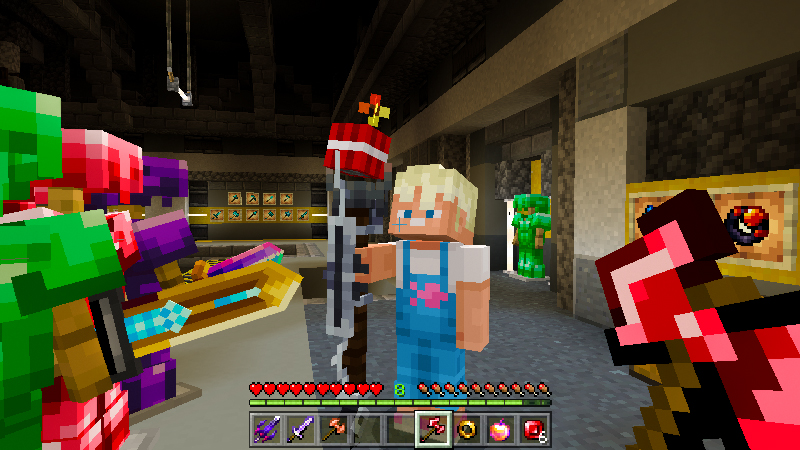Select the gold ring hotbar slot
800x450 pixels.
point(467,429)
